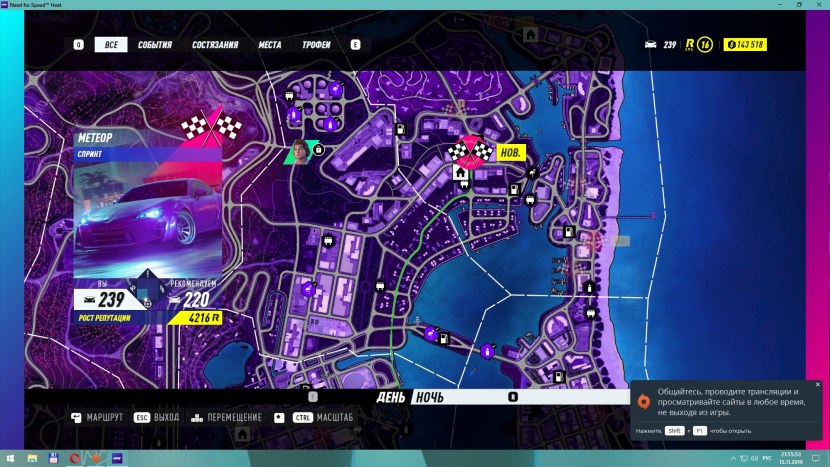Open the Метеор sprint event card
Image resolution: width=830 pixels, height=467 pixels.
click(x=147, y=225)
